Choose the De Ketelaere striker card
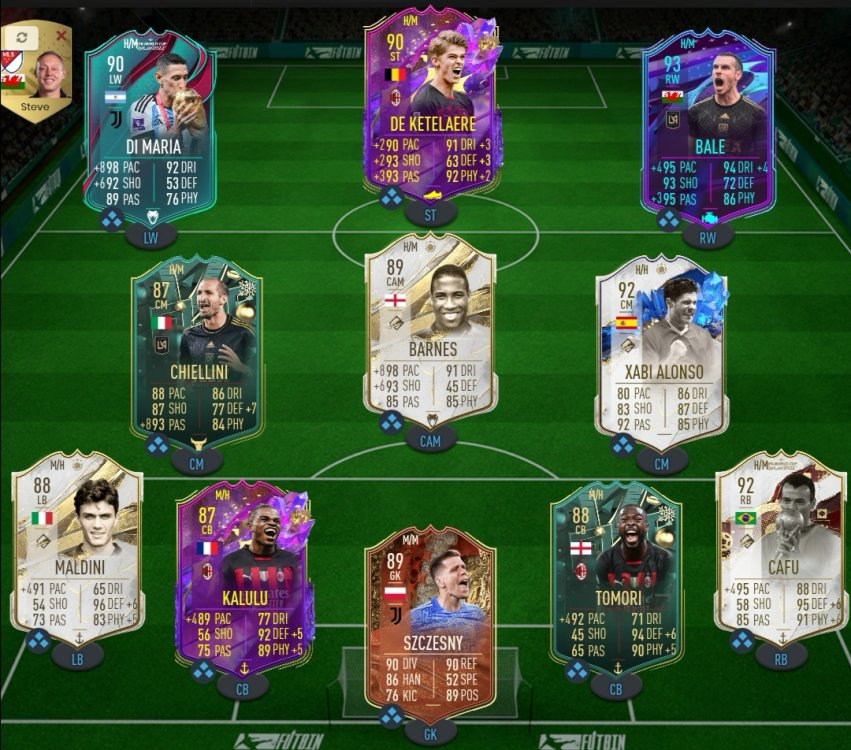 432,105
